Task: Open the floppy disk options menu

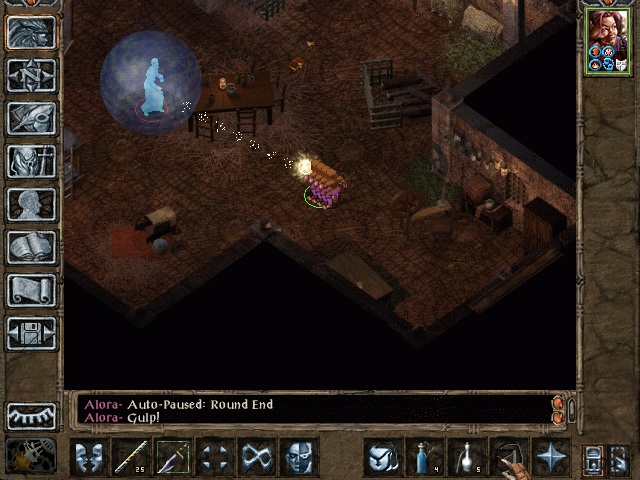Action: pos(31,333)
